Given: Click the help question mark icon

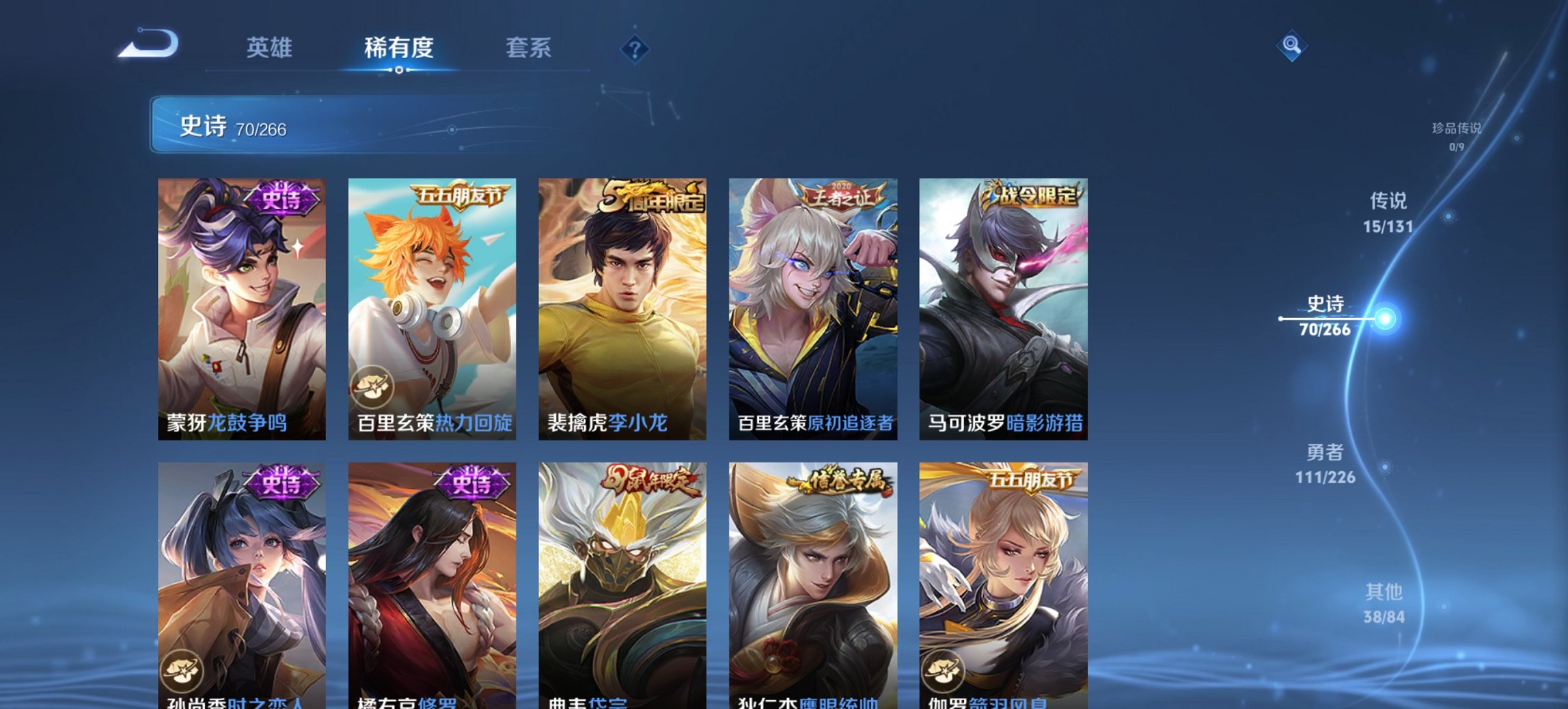Looking at the screenshot, I should coord(636,49).
